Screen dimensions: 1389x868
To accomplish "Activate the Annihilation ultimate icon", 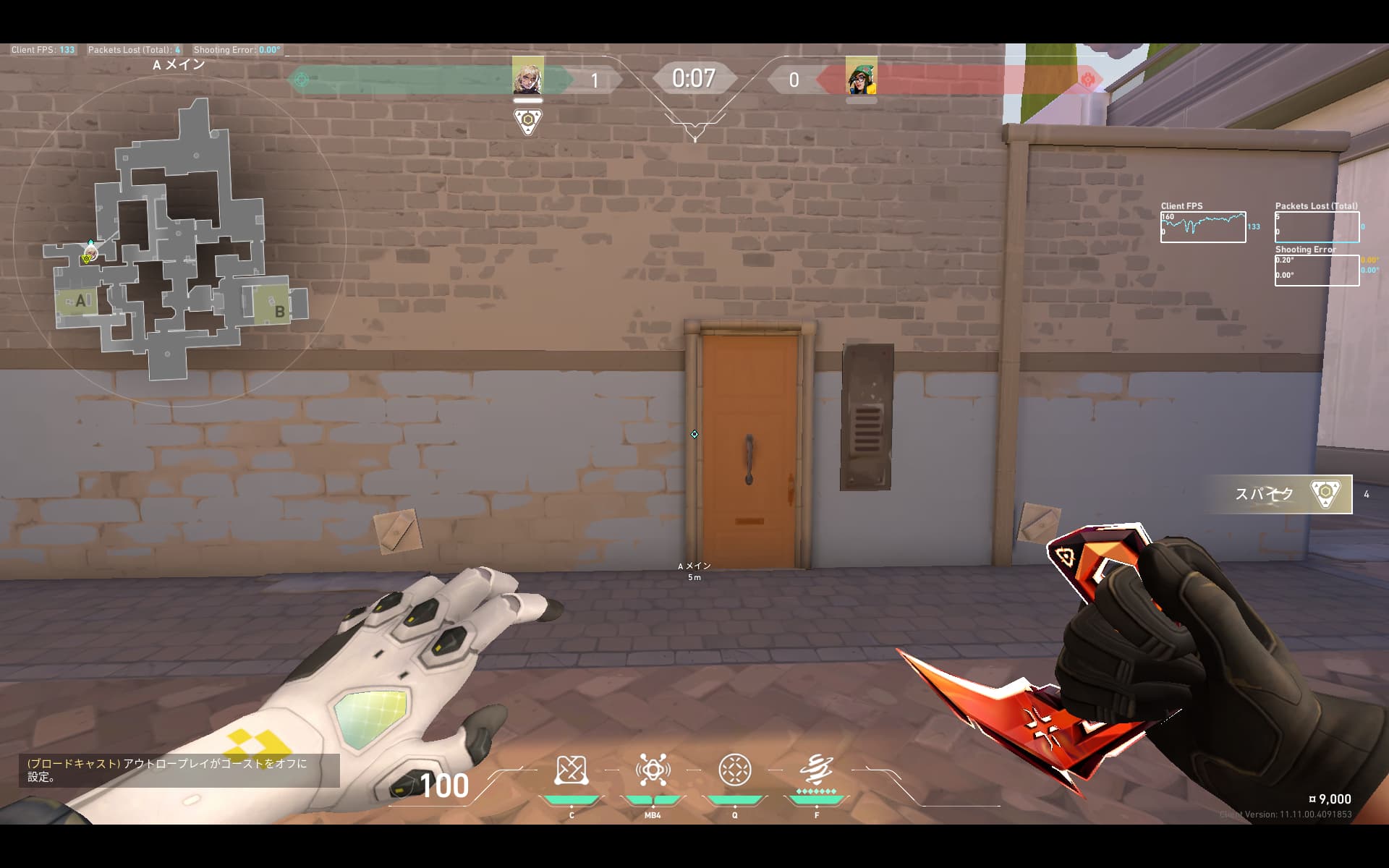I will tap(817, 771).
